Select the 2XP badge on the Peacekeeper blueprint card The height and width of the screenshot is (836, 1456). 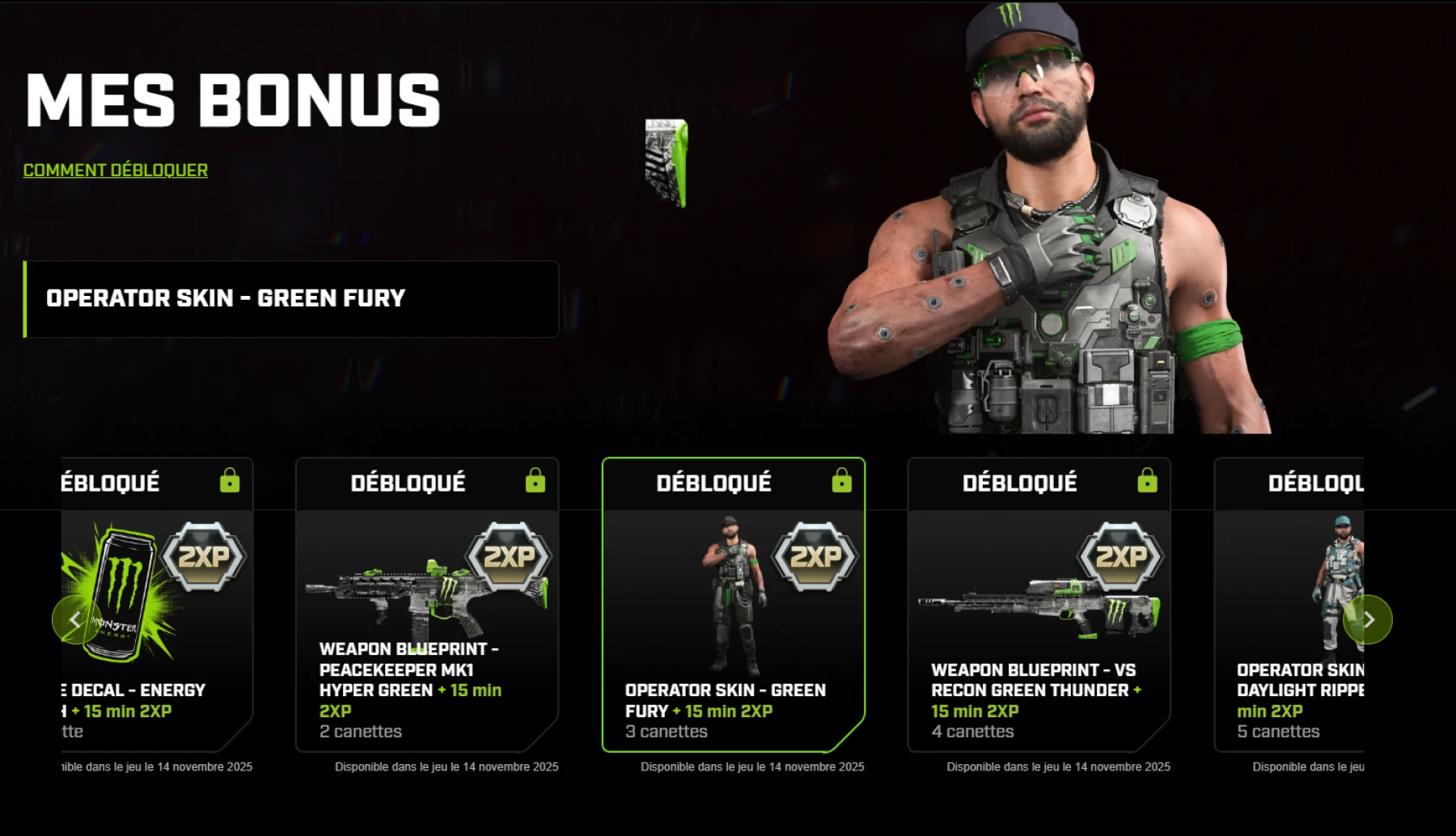pyautogui.click(x=511, y=556)
